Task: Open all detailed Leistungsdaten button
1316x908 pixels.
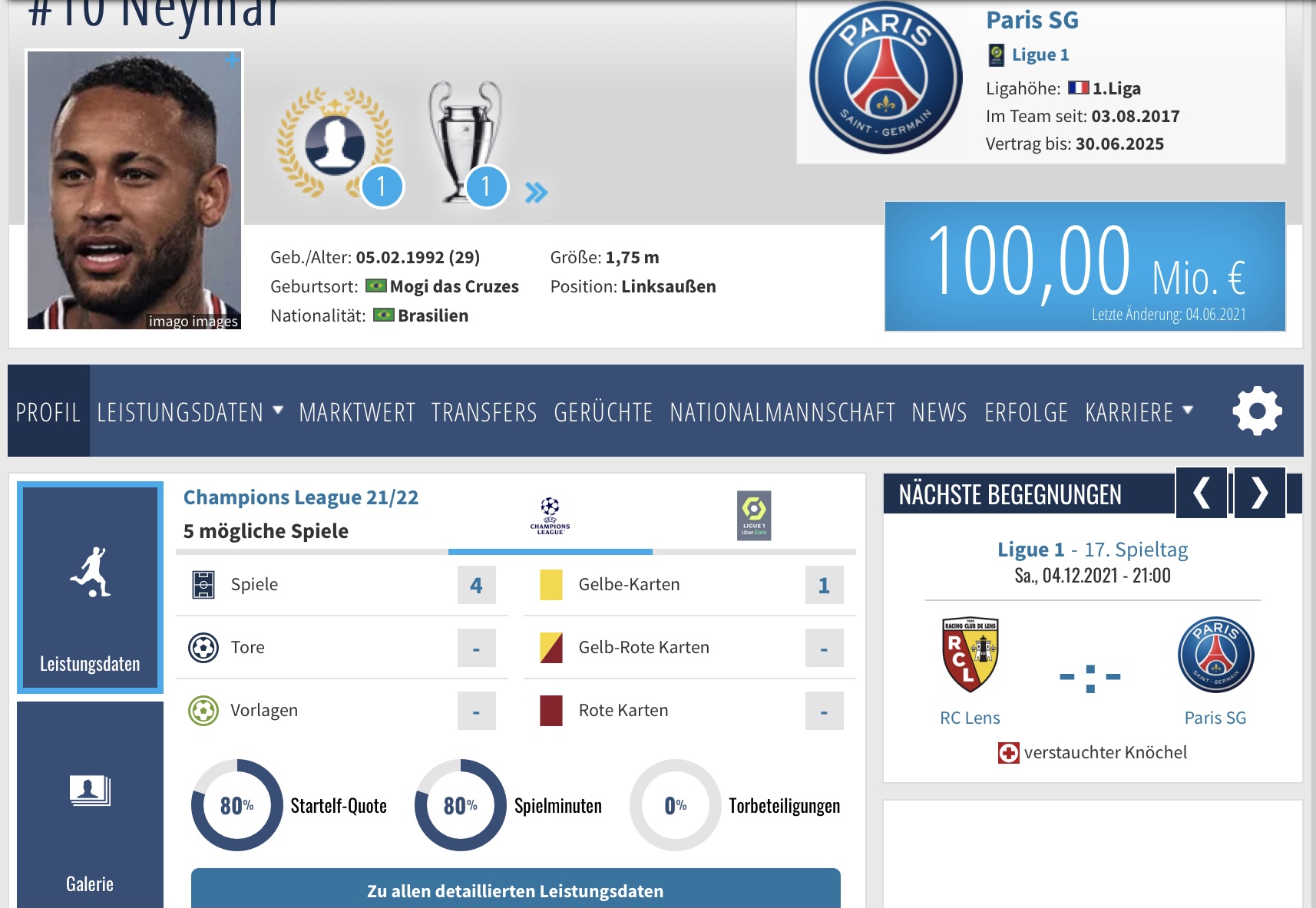Action: tap(515, 890)
